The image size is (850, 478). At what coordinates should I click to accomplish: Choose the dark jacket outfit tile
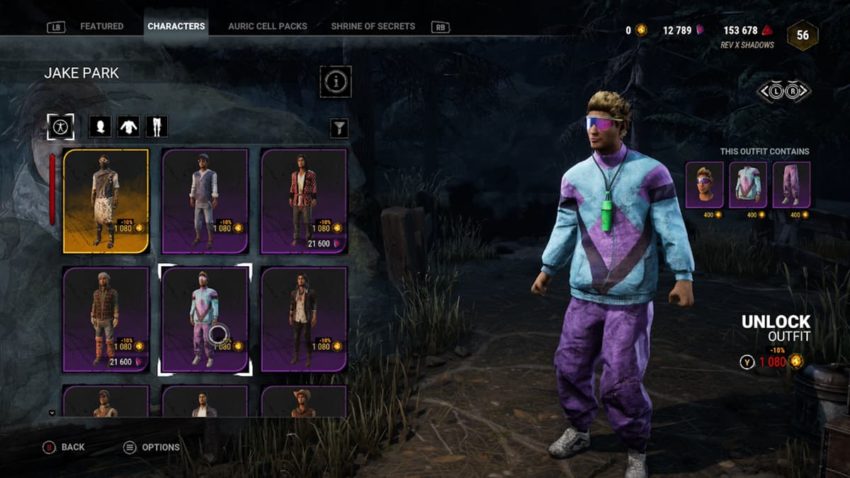tap(303, 319)
